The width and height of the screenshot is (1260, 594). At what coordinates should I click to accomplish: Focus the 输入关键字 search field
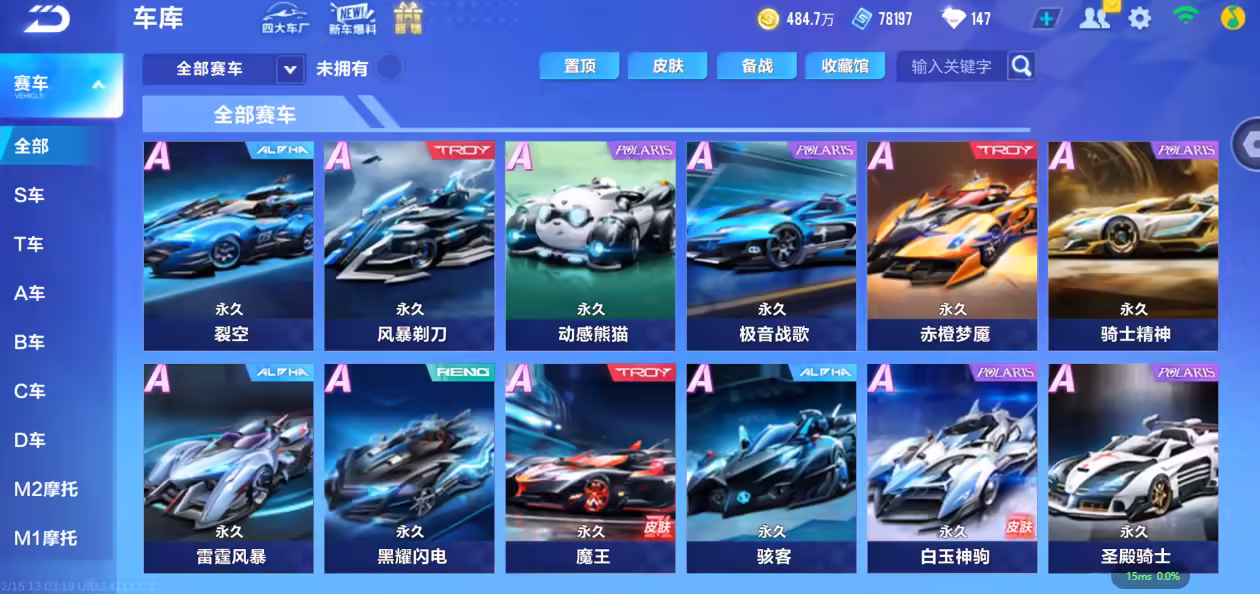[951, 66]
